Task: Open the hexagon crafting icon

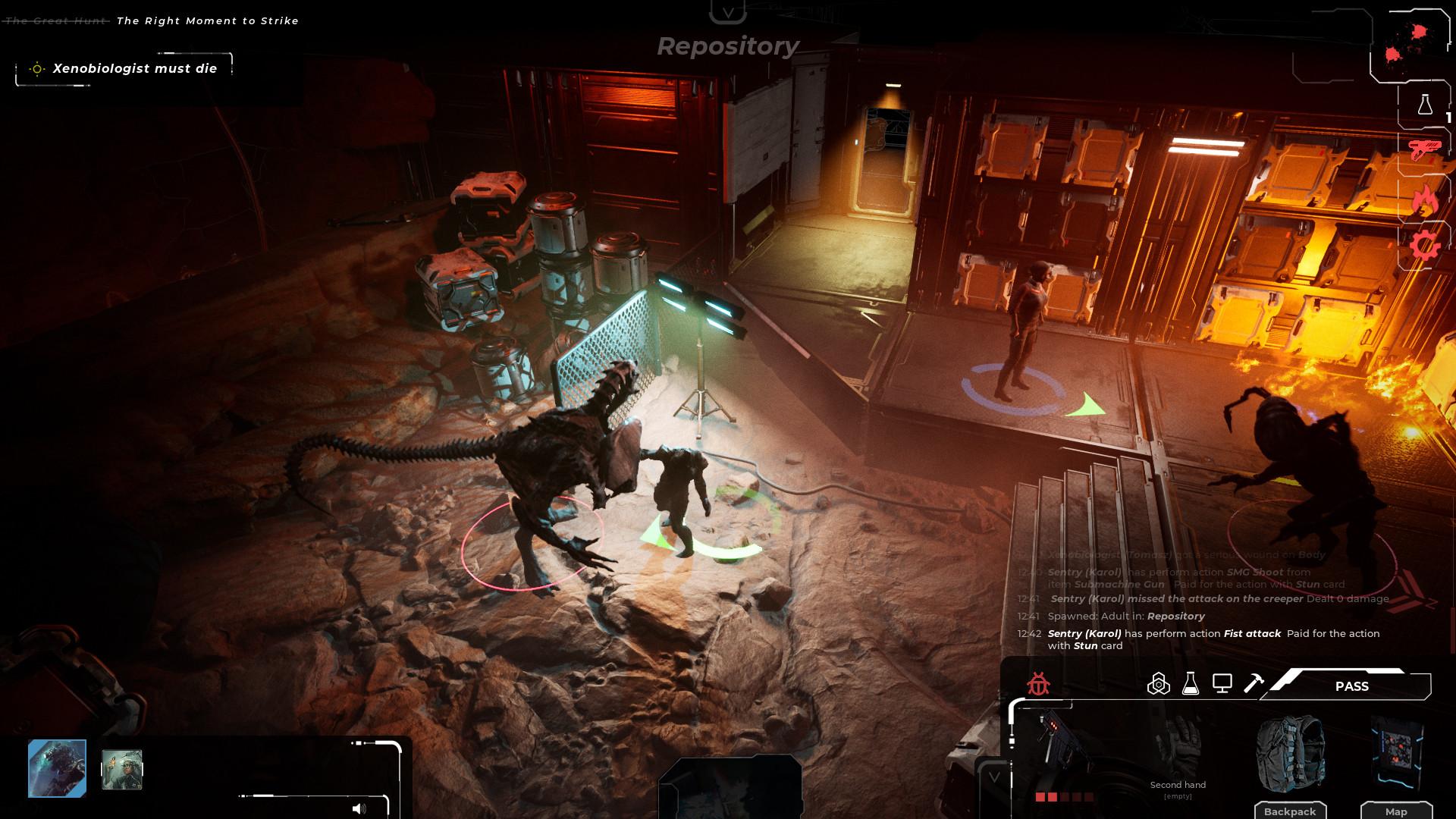Action: [x=1160, y=684]
